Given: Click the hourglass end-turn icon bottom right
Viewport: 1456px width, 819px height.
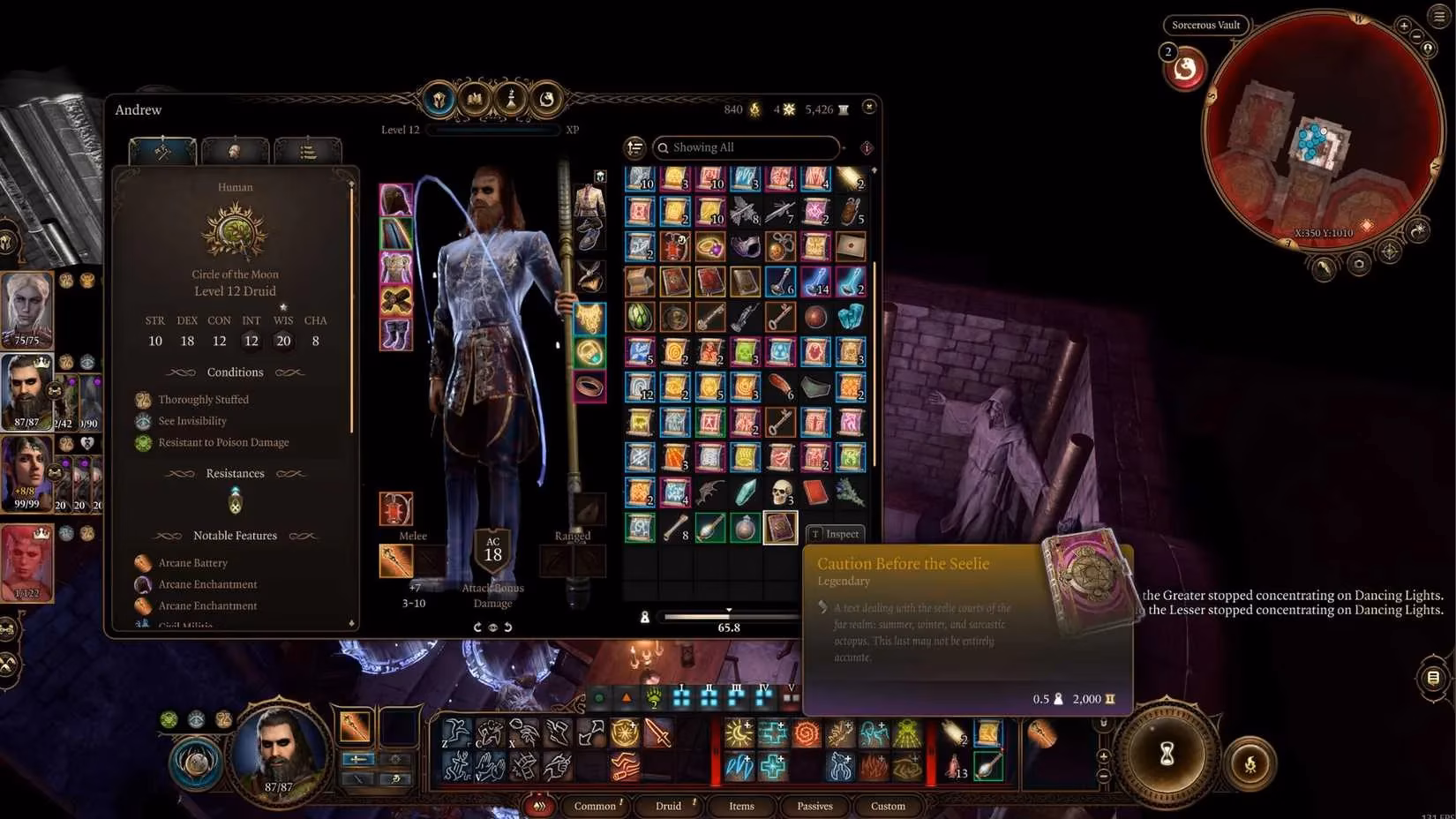Looking at the screenshot, I should pos(1166,756).
